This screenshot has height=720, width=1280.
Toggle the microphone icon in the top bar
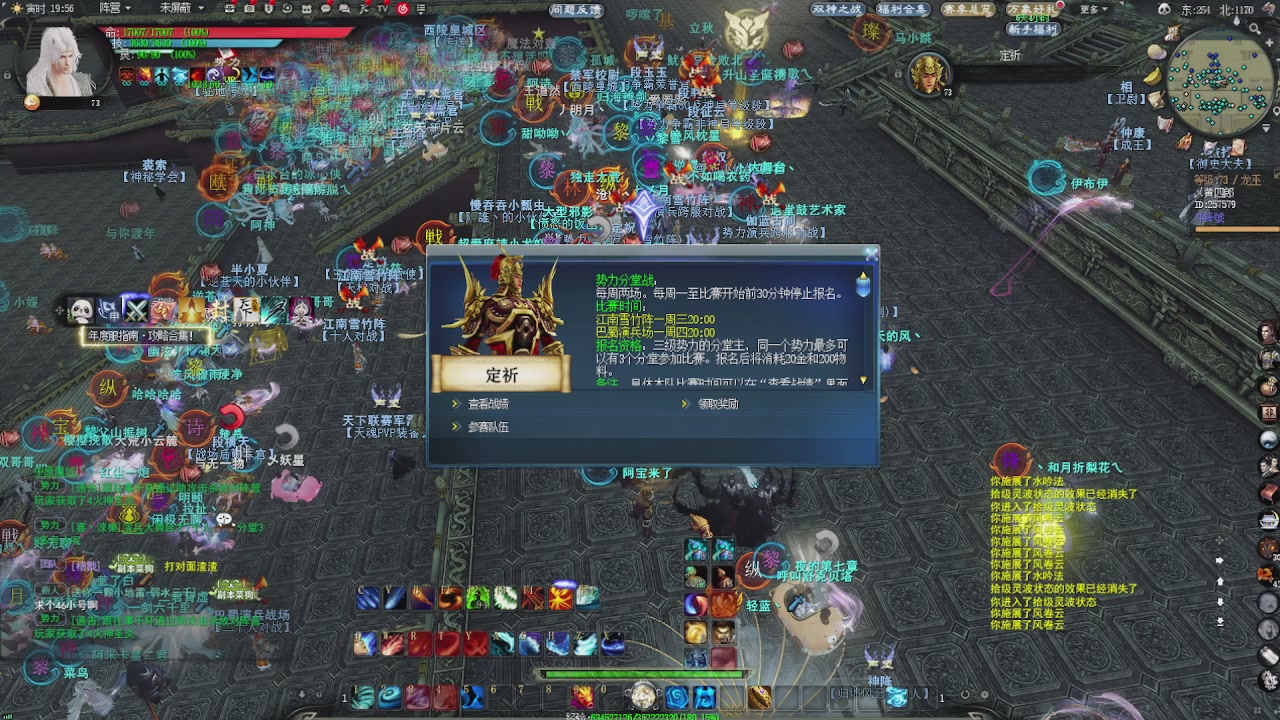pyautogui.click(x=268, y=8)
